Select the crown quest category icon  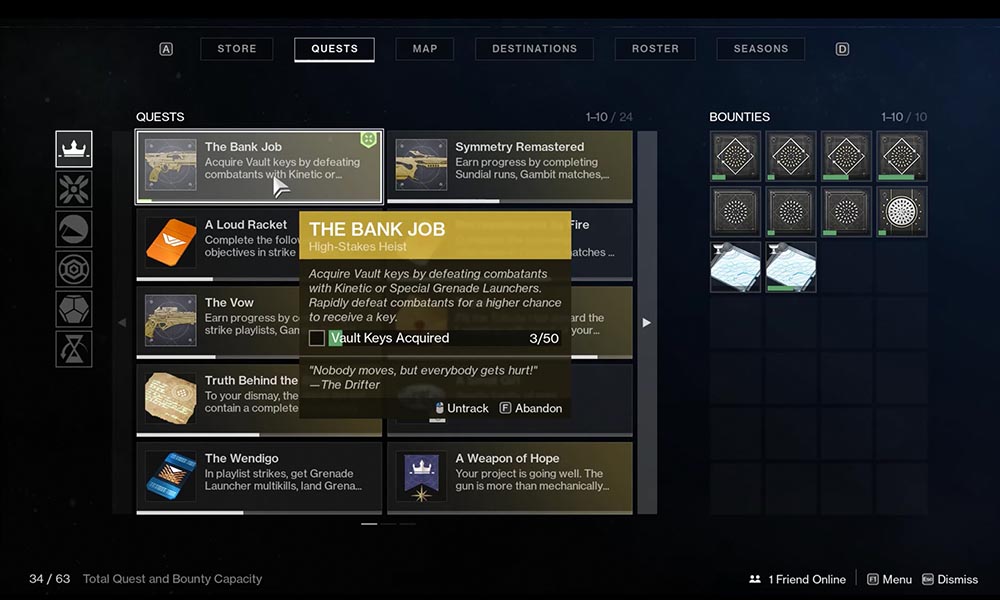point(74,149)
